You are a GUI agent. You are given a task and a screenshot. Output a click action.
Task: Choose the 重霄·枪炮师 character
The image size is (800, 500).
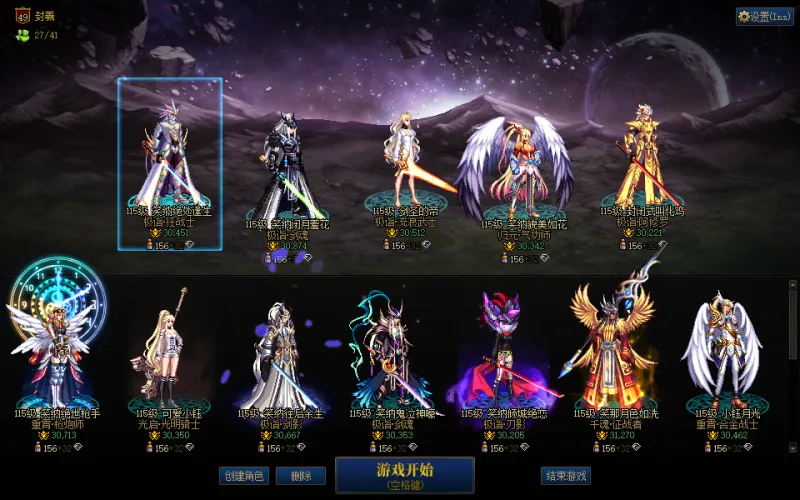[x=57, y=350]
